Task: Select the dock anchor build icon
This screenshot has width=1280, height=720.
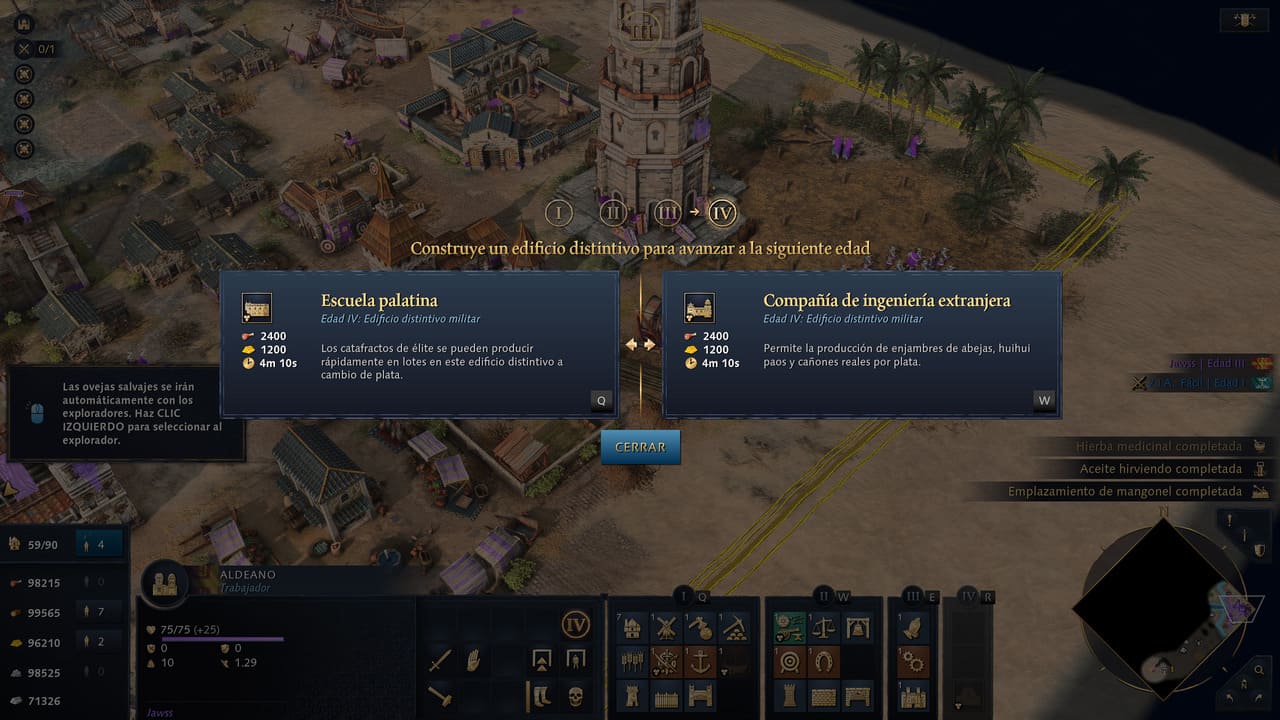Action: (x=700, y=662)
